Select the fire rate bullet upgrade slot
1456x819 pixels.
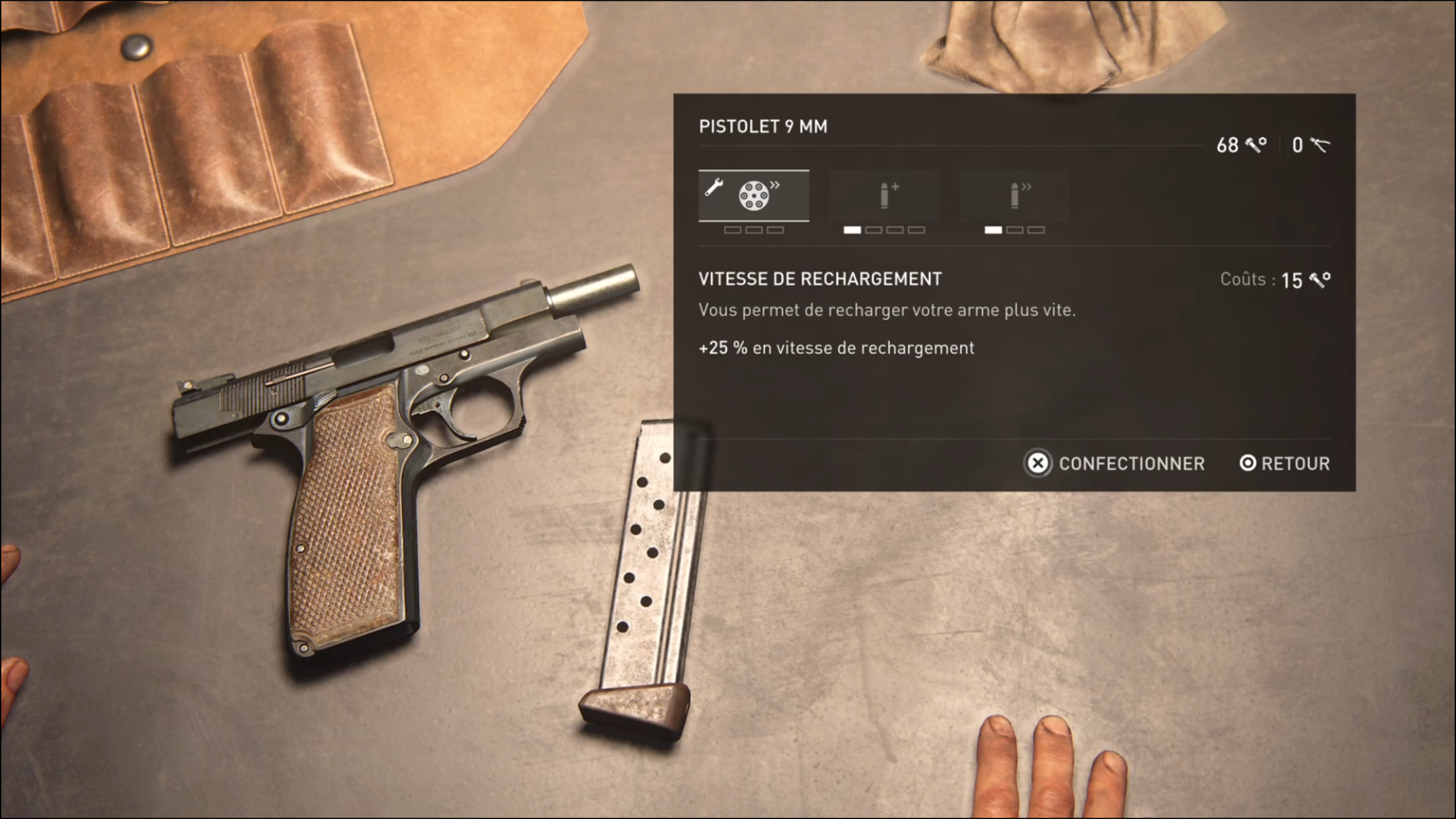[x=1015, y=196]
